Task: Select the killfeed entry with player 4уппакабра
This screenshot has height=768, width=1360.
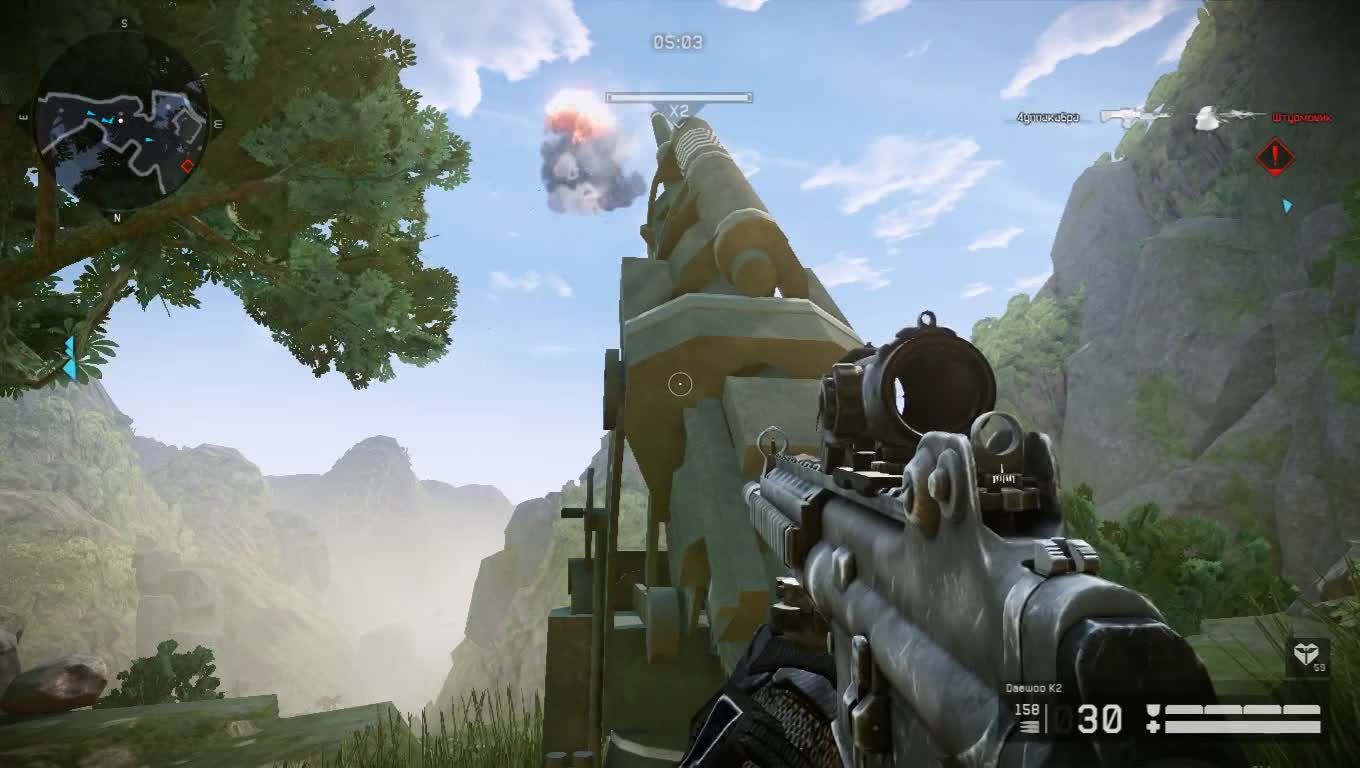Action: click(1047, 117)
